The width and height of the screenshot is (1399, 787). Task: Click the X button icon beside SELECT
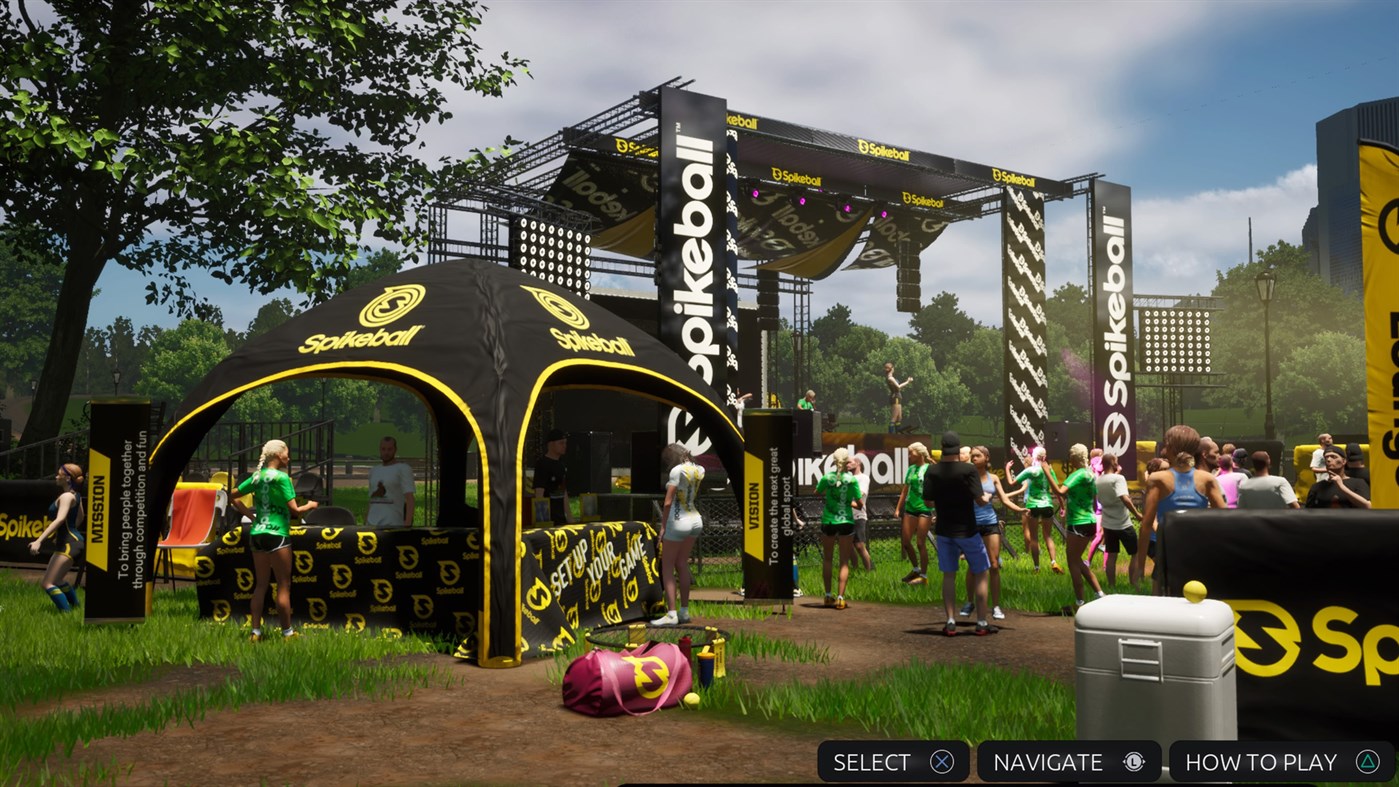click(938, 761)
